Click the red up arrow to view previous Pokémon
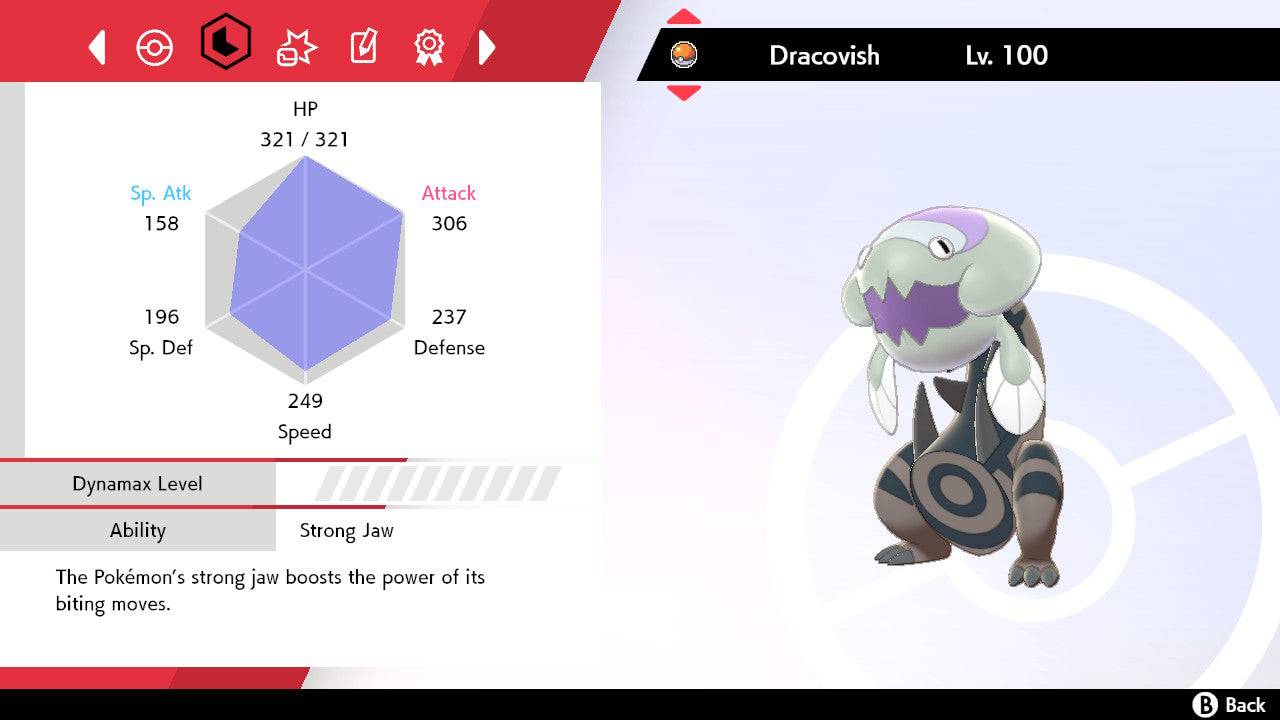The width and height of the screenshot is (1280, 720). [x=684, y=15]
